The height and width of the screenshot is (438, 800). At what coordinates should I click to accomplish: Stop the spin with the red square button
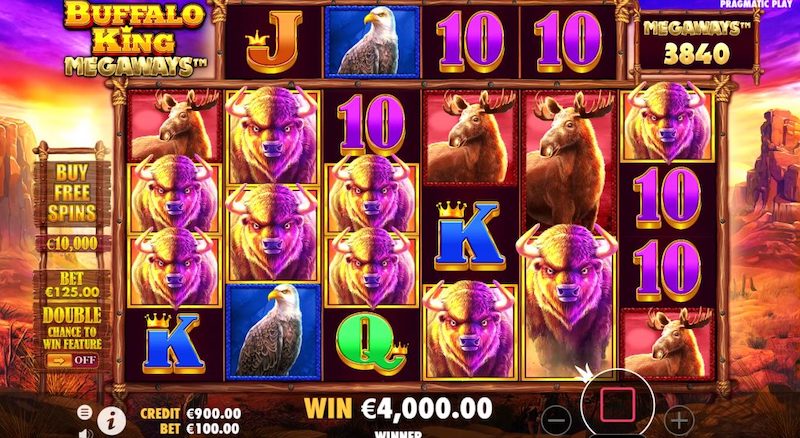[x=618, y=404]
